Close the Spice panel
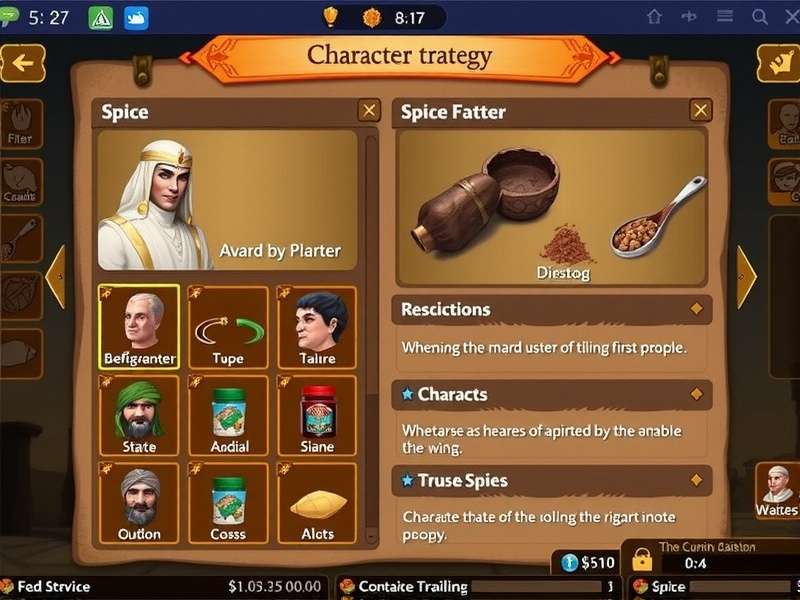 click(369, 111)
